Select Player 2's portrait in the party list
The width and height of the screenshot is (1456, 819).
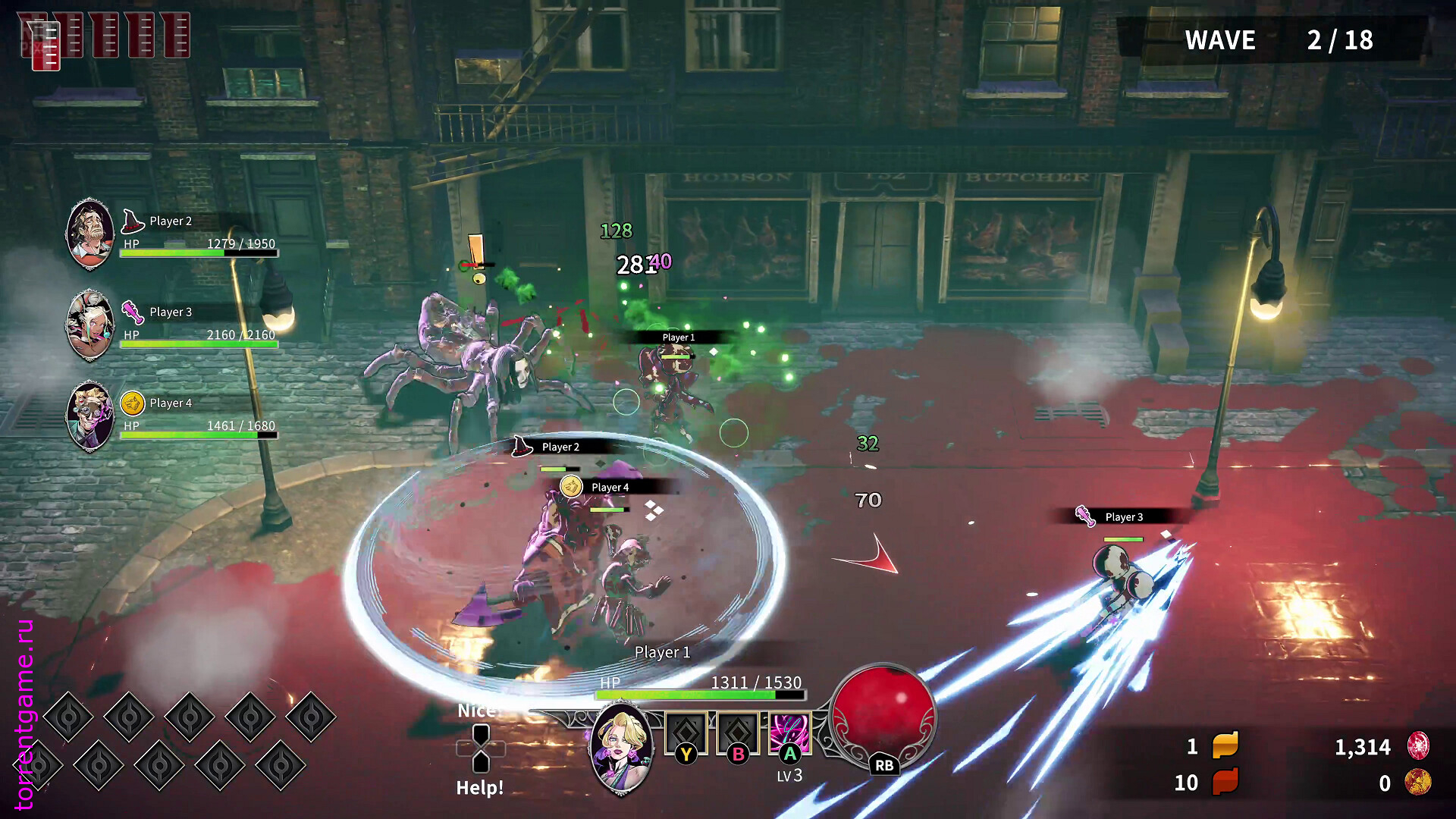[90, 234]
